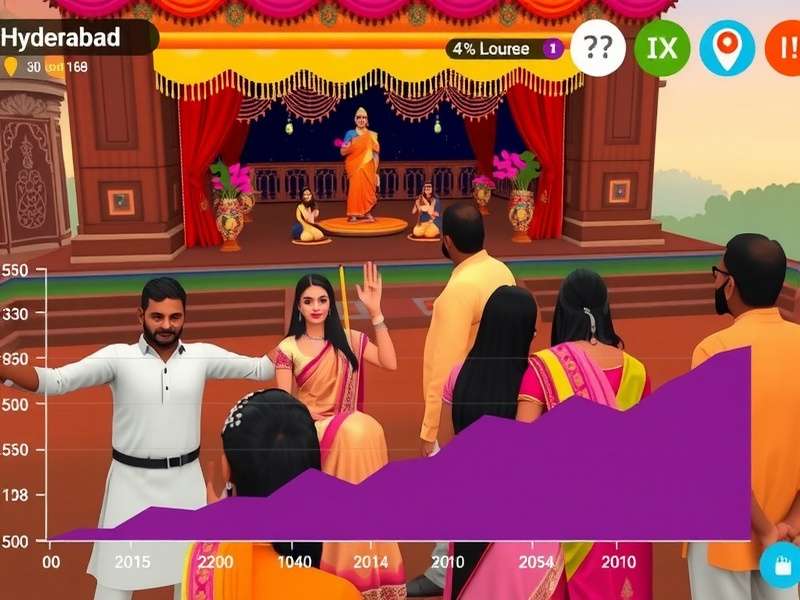The width and height of the screenshot is (800, 600).
Task: Open the blue shopping bag button
Action: tap(779, 566)
